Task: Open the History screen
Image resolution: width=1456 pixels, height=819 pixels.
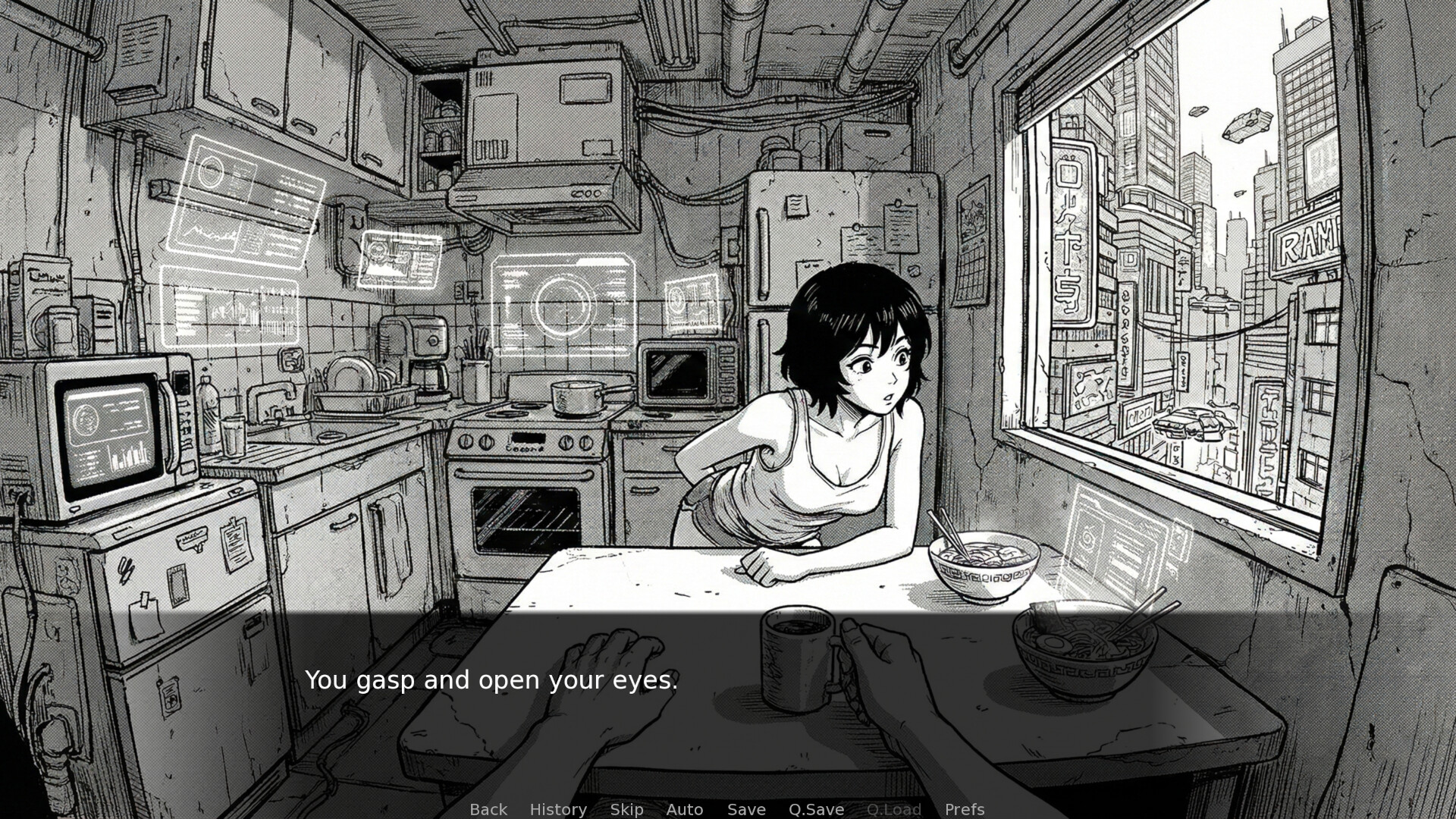Action: 557,809
